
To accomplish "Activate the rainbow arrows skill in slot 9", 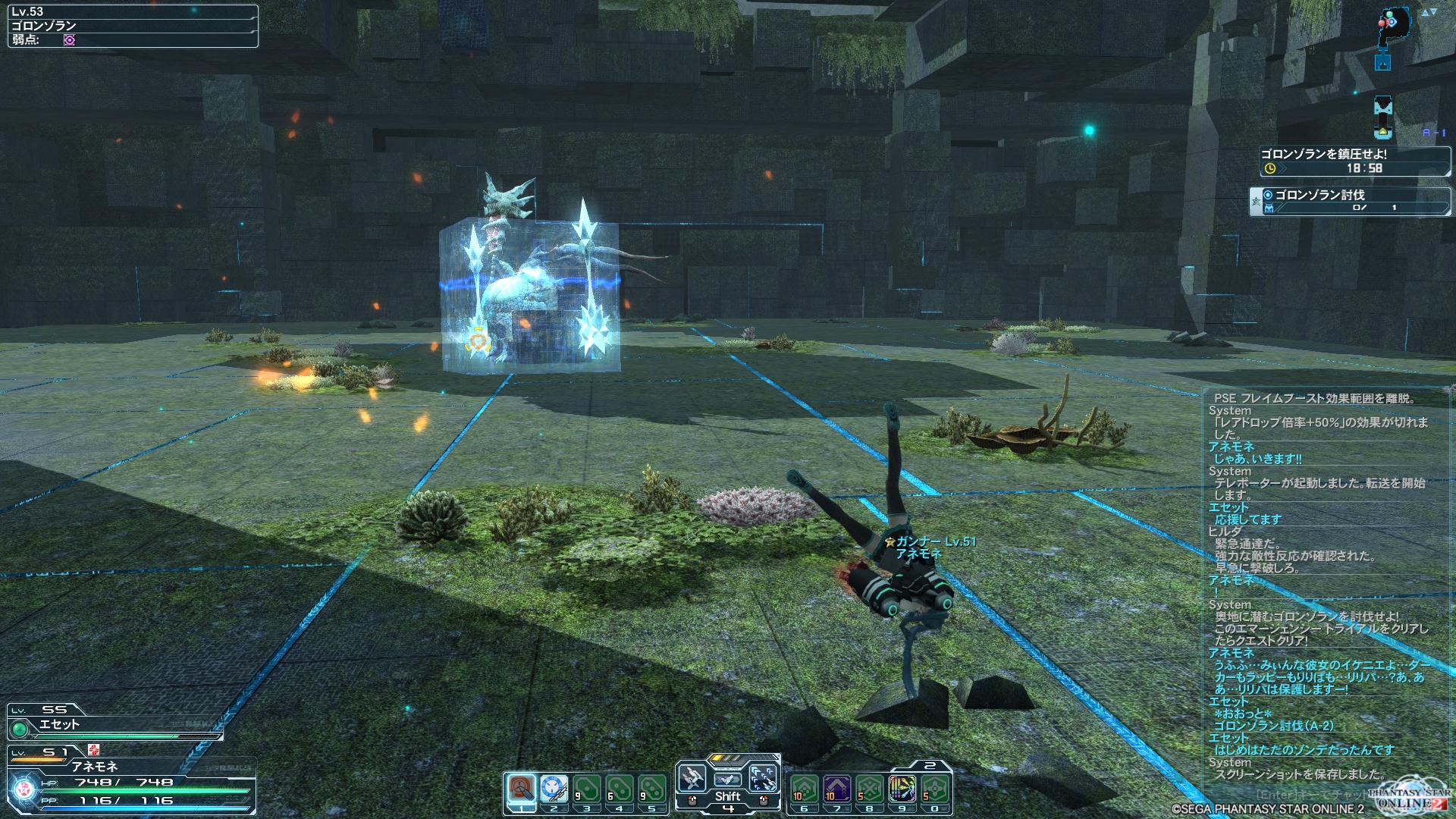I will point(902,789).
